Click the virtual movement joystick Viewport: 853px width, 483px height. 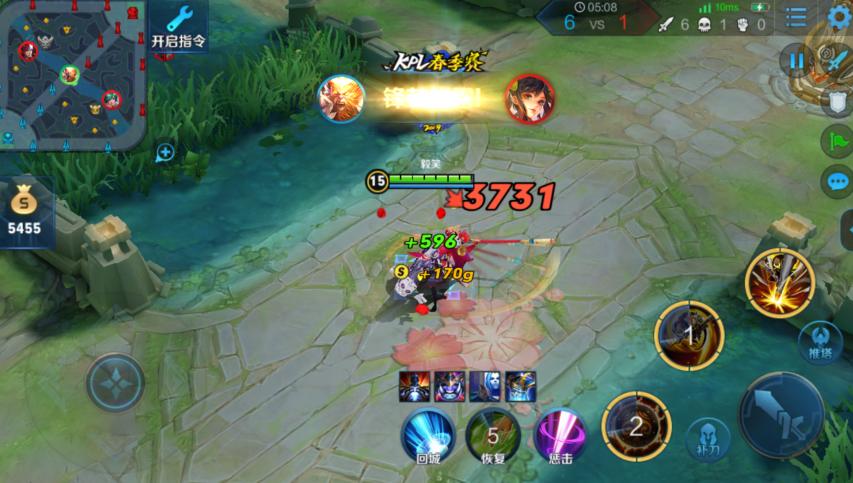pyautogui.click(x=115, y=383)
